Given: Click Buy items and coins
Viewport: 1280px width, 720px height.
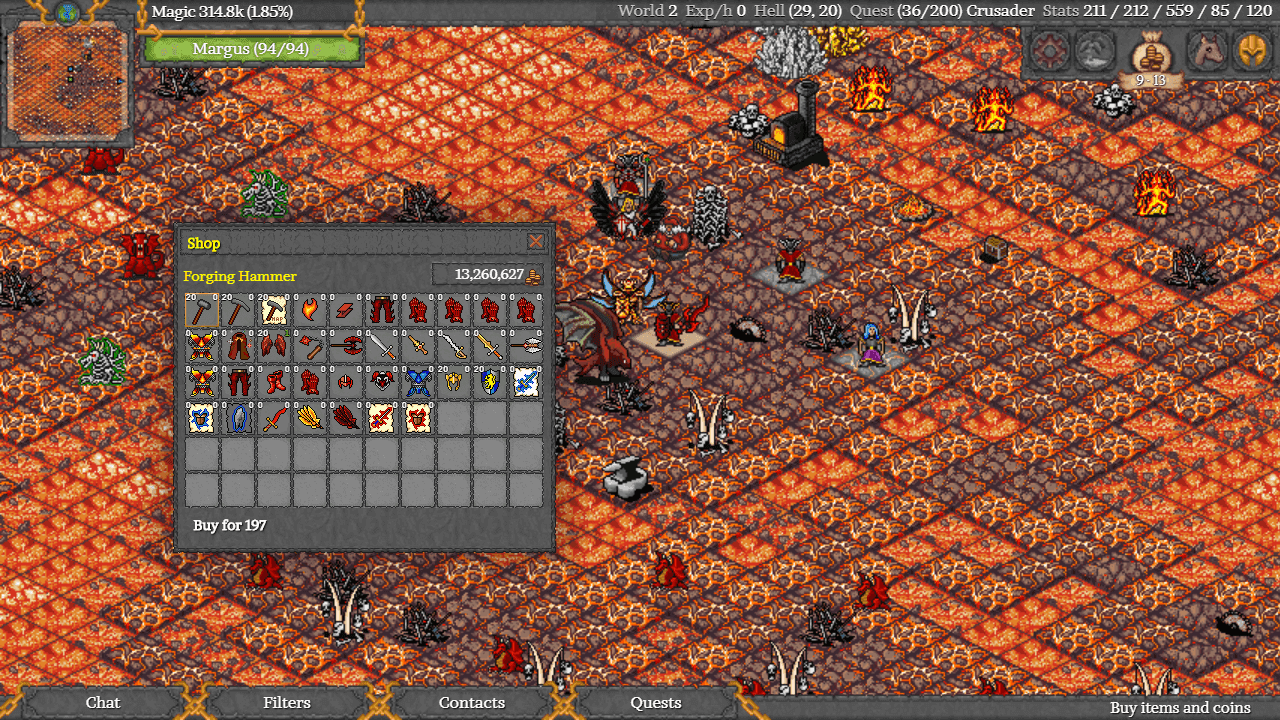Looking at the screenshot, I should pyautogui.click(x=1179, y=706).
